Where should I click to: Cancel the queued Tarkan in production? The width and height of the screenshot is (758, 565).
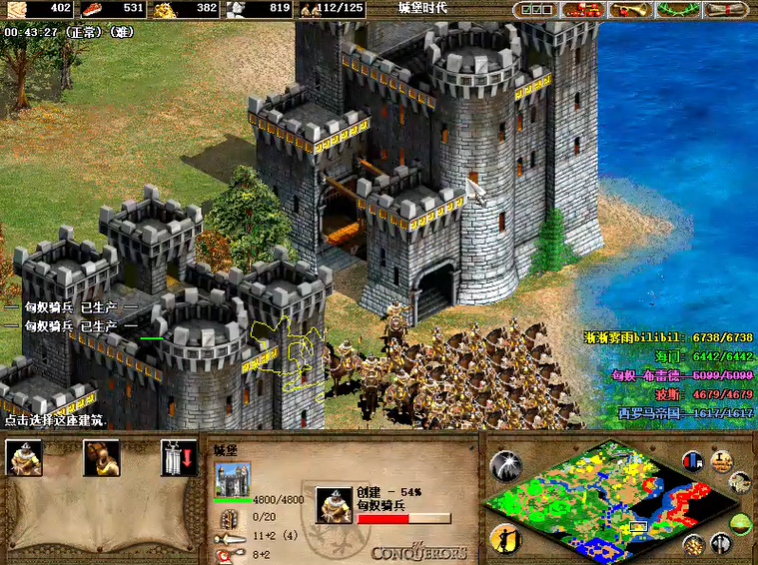[x=335, y=505]
